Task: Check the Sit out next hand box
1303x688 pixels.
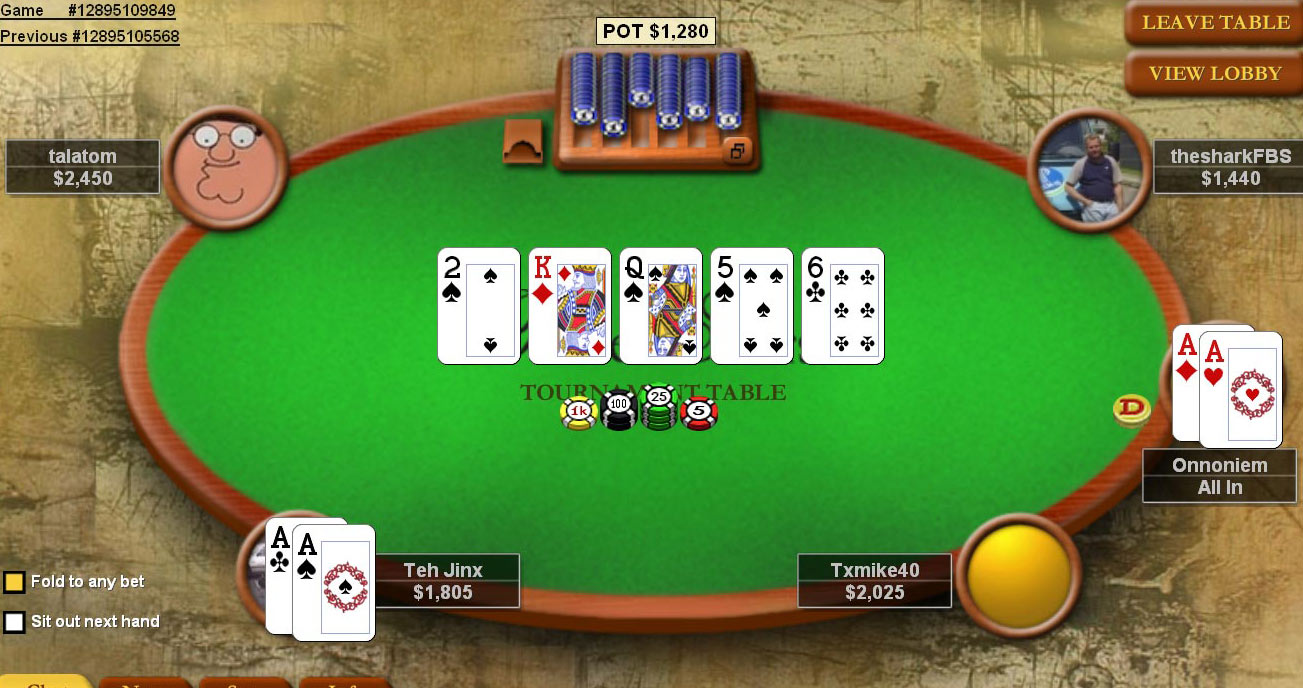Action: click(14, 622)
